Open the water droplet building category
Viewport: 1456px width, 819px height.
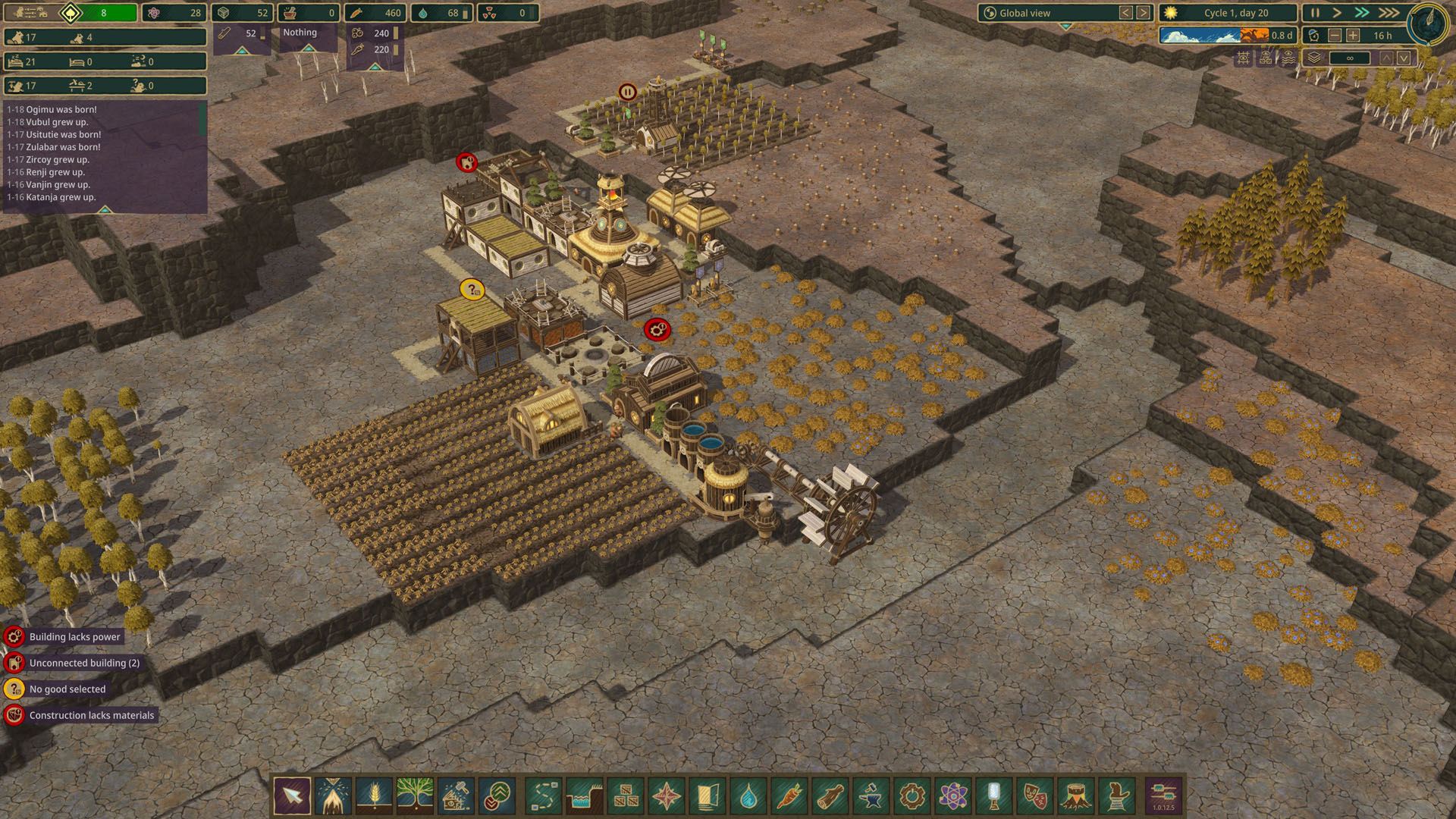pyautogui.click(x=748, y=796)
